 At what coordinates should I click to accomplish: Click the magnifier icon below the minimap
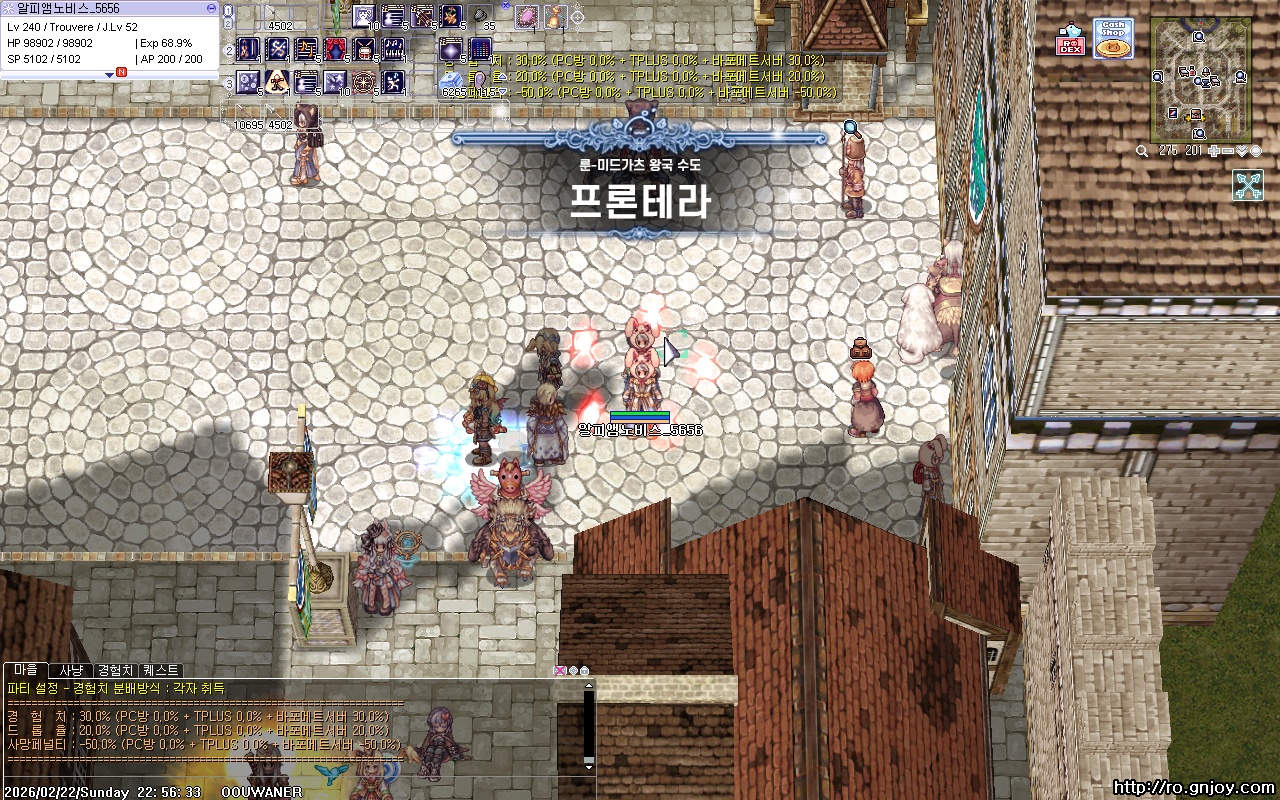pos(1142,149)
